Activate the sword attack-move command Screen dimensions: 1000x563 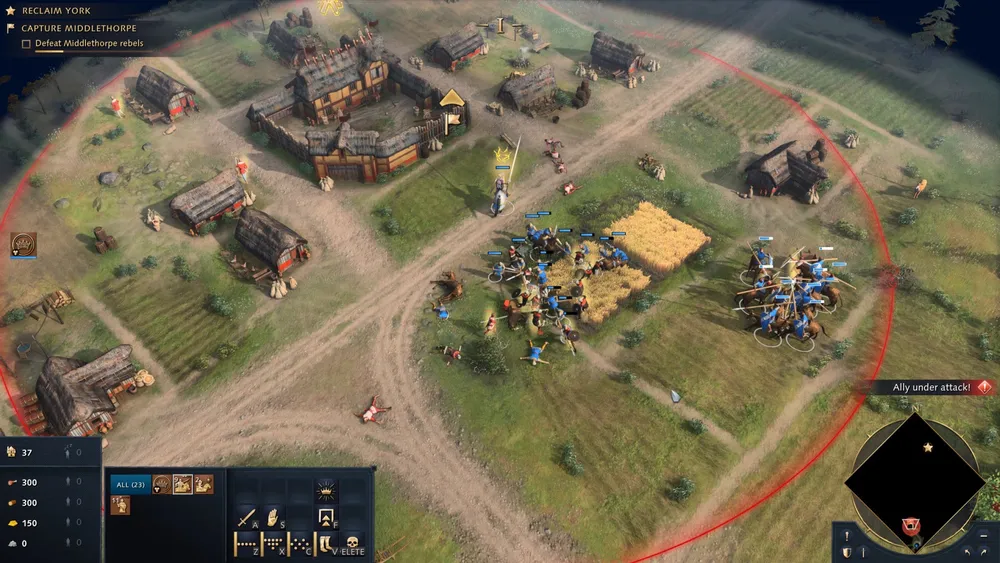point(246,518)
